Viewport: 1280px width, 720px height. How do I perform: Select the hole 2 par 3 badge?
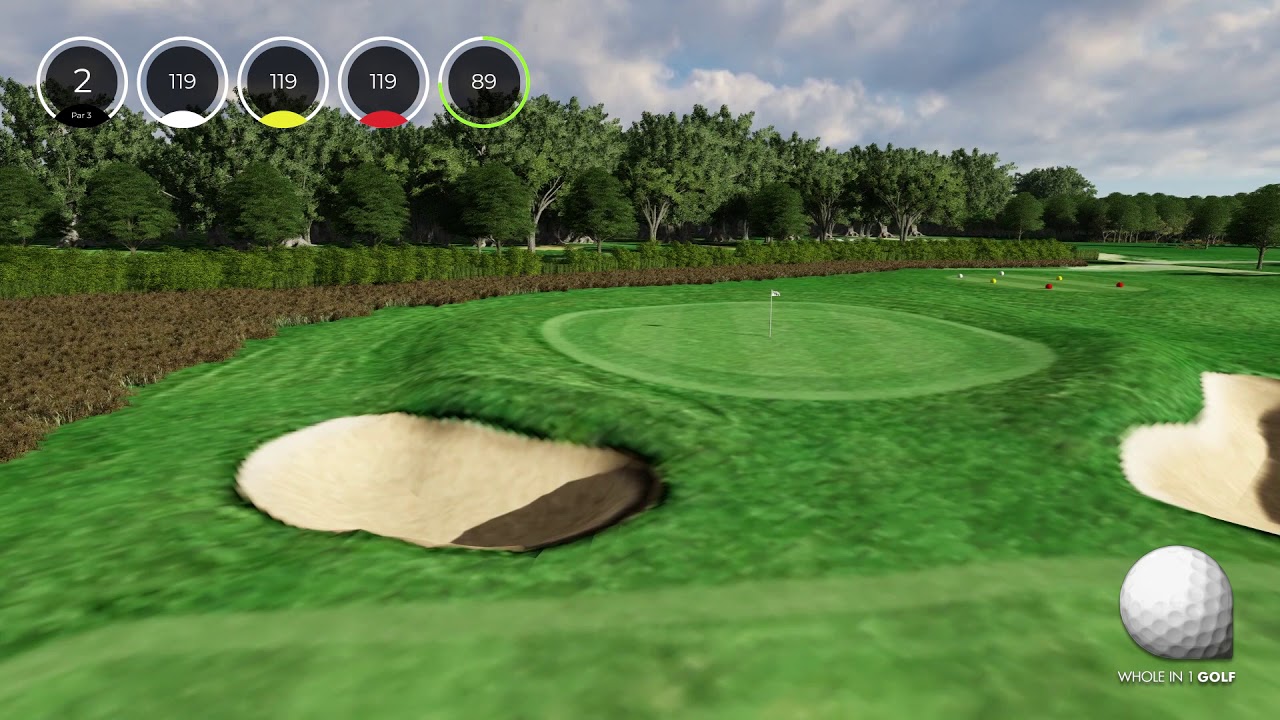82,82
